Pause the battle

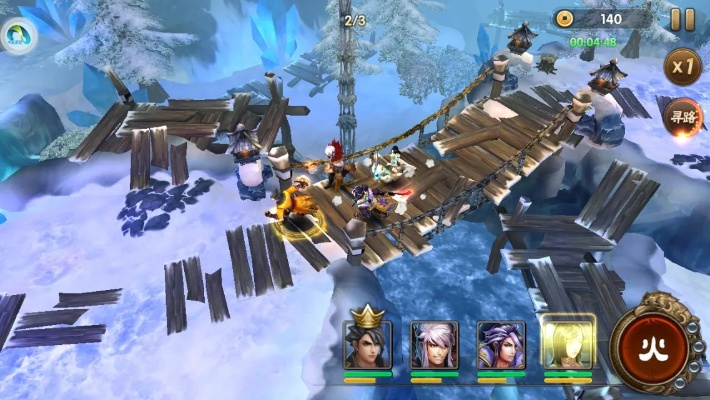(682, 19)
